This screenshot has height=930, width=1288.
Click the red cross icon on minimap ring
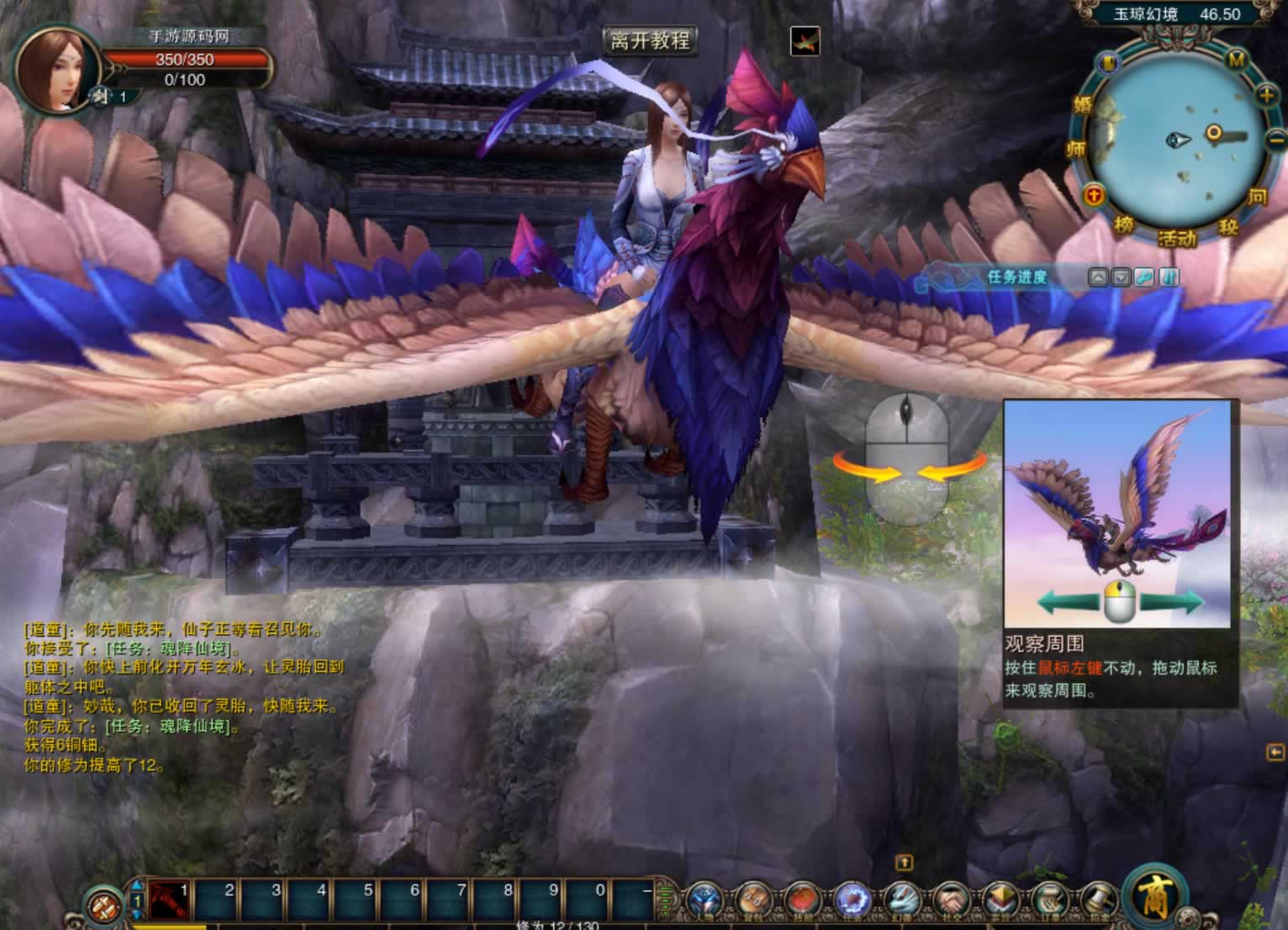[x=1094, y=195]
